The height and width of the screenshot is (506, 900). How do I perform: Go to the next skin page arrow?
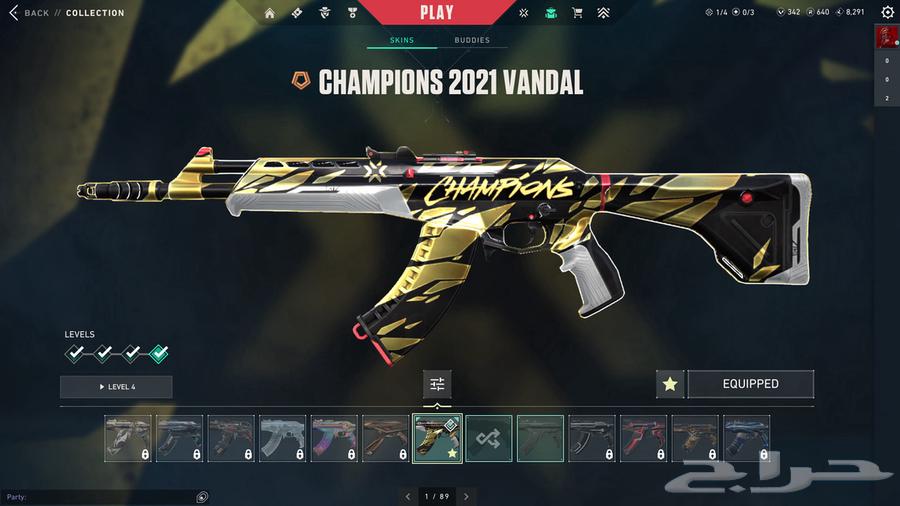[466, 496]
